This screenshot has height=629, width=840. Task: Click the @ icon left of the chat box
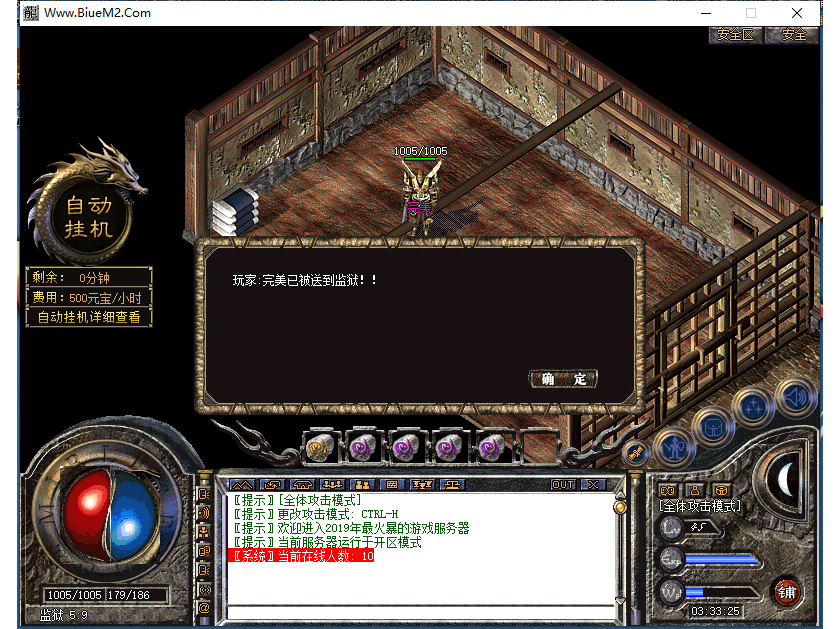pos(204,607)
